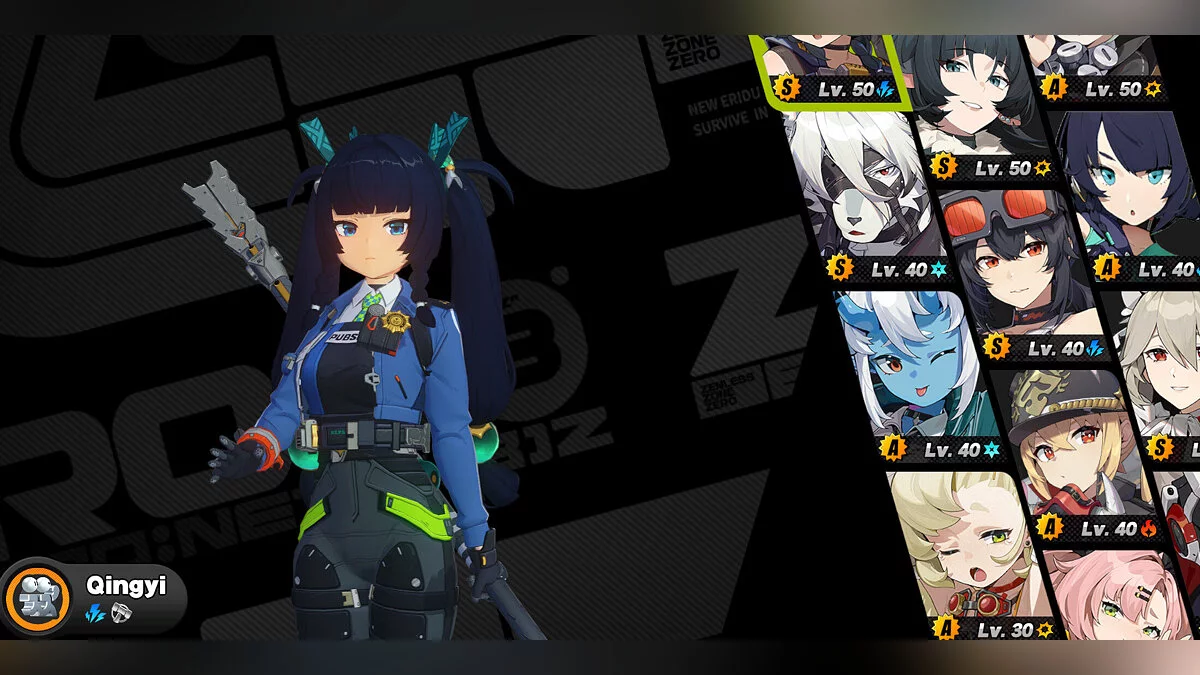Open the Qingyi name badge
This screenshot has width=1200, height=675.
(95, 598)
